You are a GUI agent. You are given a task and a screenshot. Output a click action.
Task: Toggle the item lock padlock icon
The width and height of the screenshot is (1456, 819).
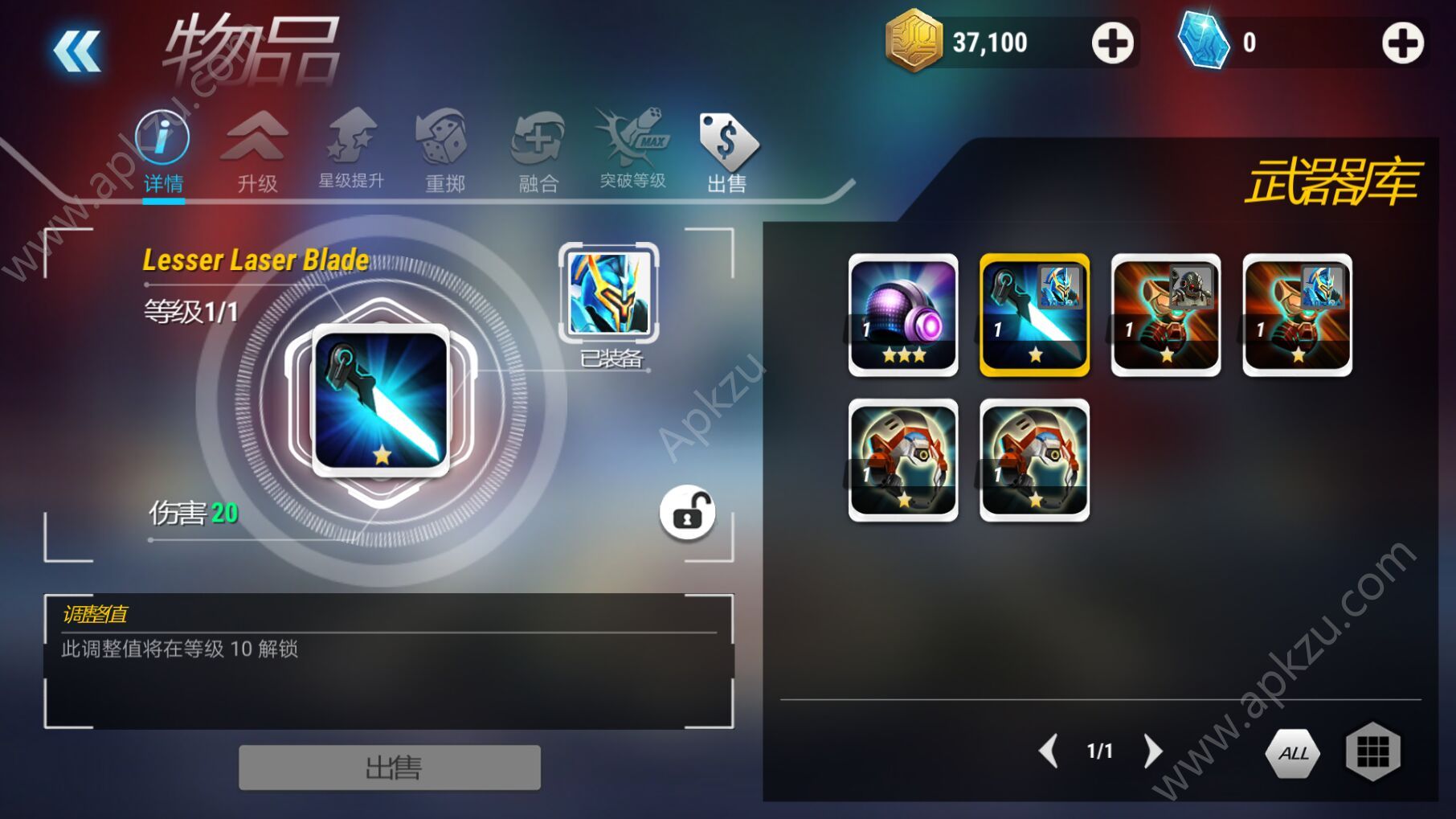click(687, 513)
